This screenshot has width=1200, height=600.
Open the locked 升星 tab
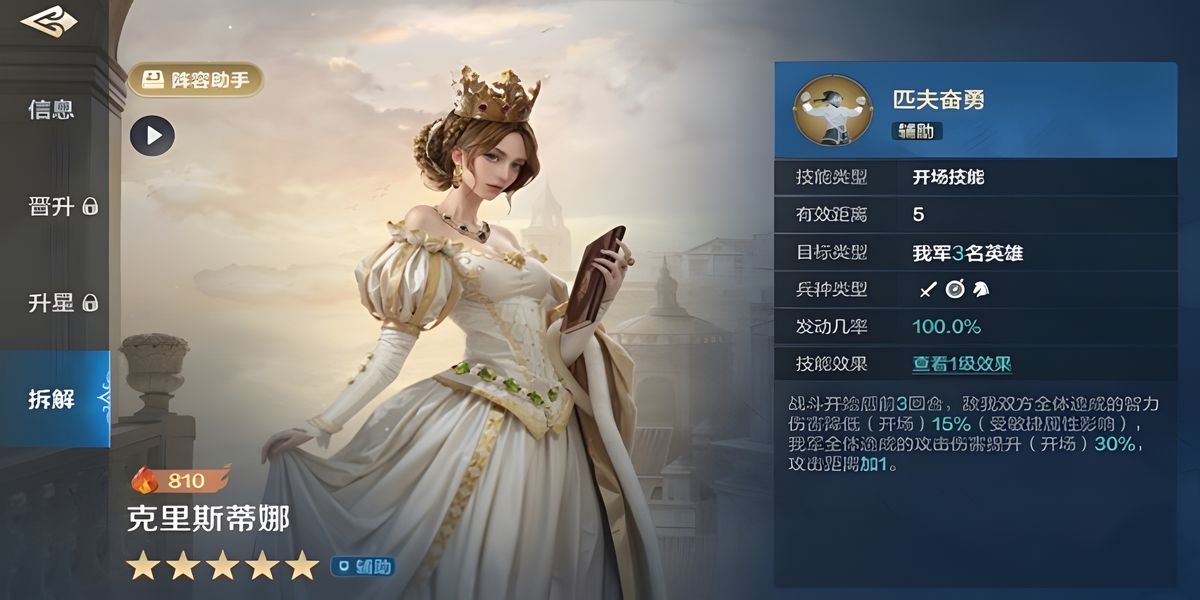61,302
